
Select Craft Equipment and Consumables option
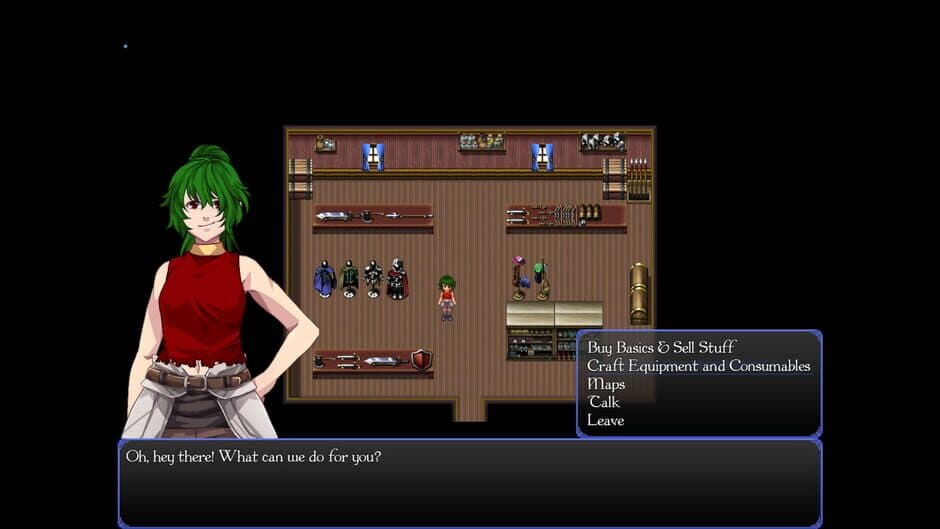tap(698, 366)
